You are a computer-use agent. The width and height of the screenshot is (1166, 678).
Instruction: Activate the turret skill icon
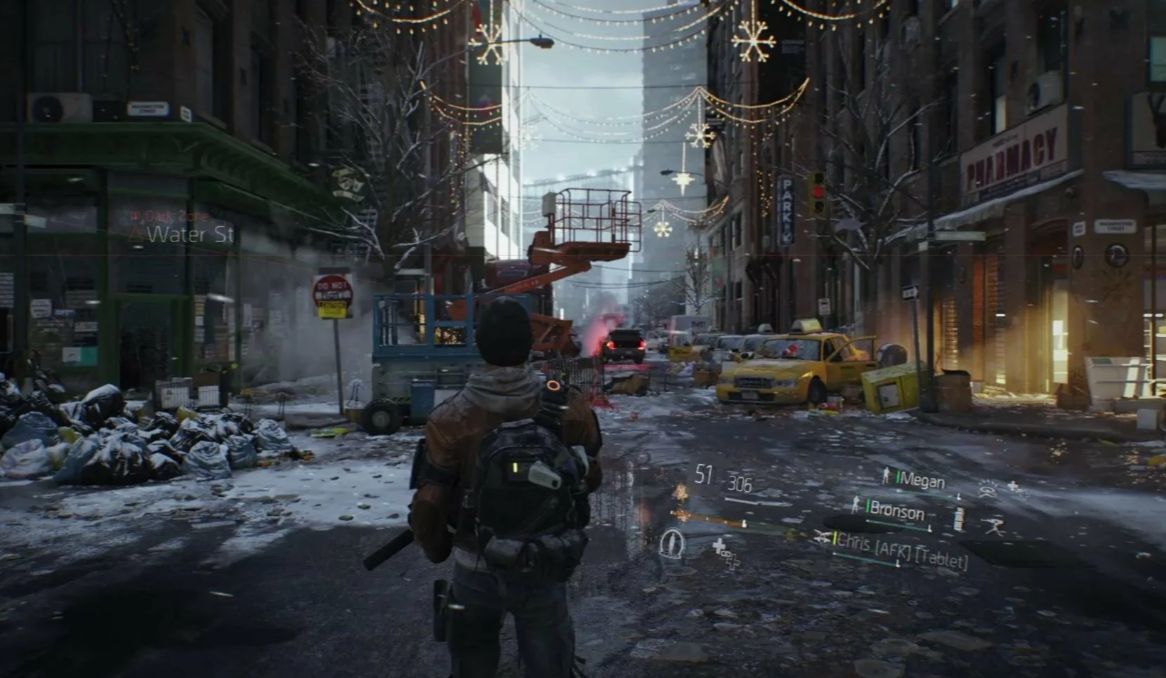993,525
